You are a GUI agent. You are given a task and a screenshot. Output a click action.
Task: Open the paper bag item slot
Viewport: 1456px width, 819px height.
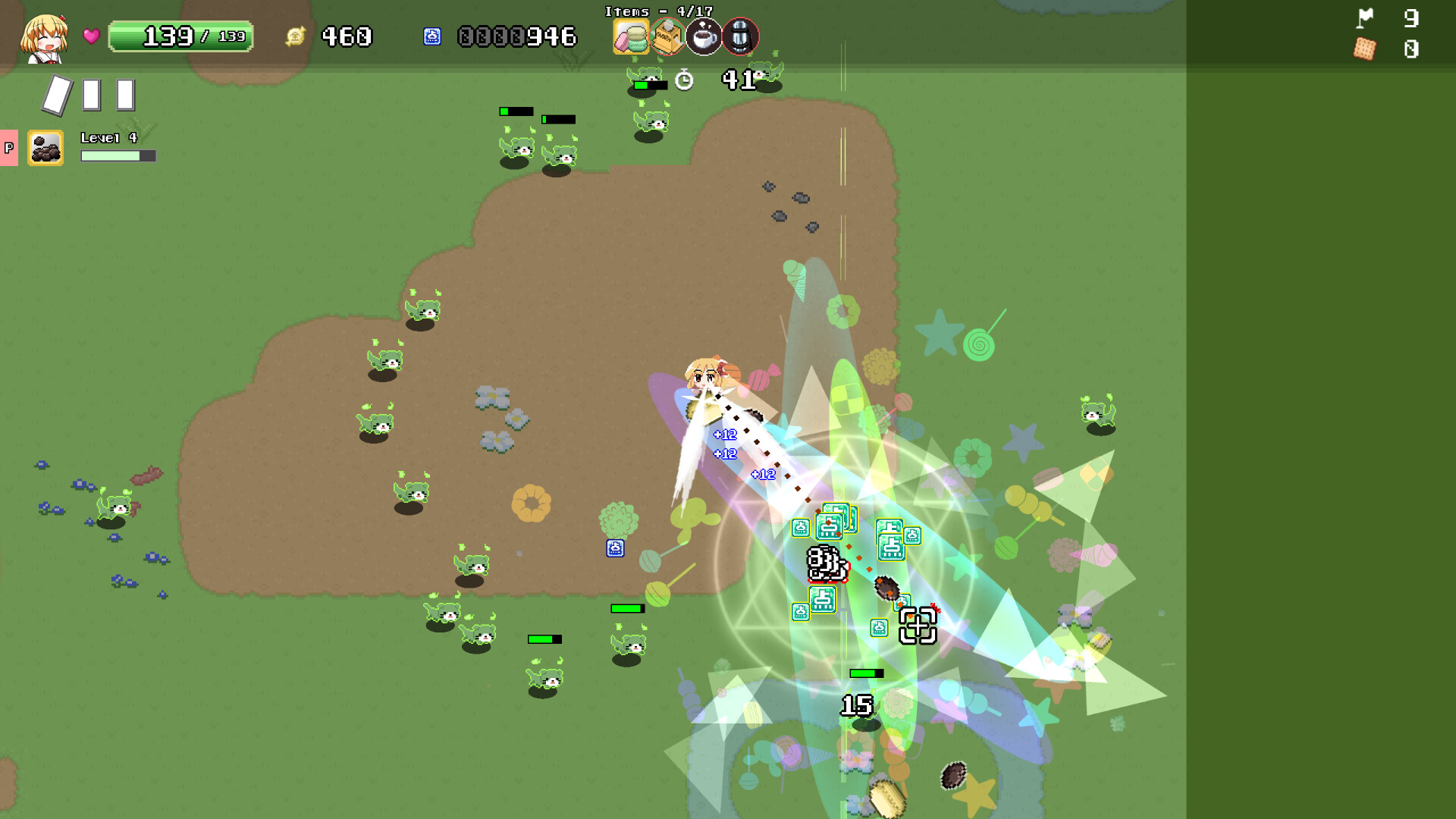pyautogui.click(x=666, y=36)
